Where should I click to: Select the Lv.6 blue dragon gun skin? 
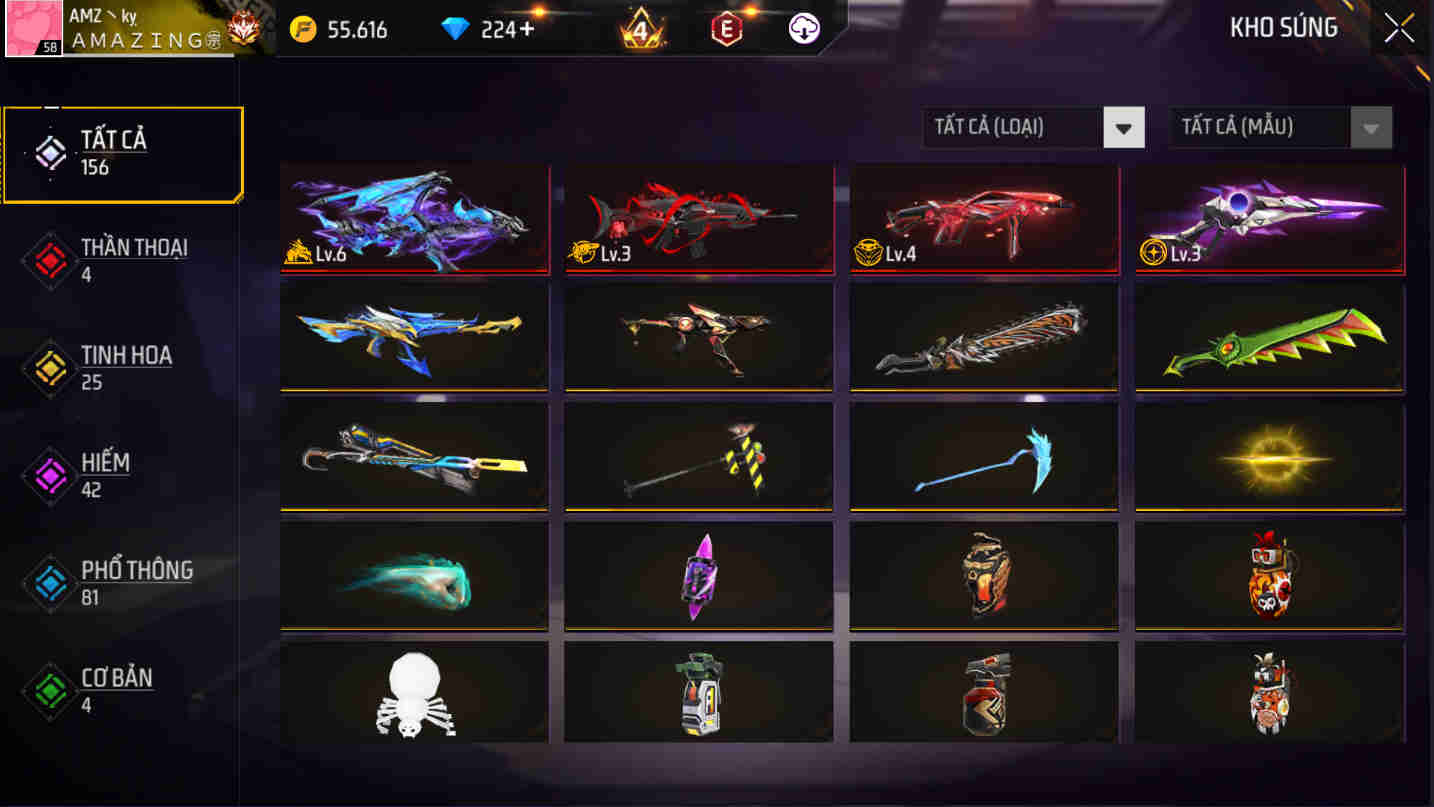click(414, 218)
